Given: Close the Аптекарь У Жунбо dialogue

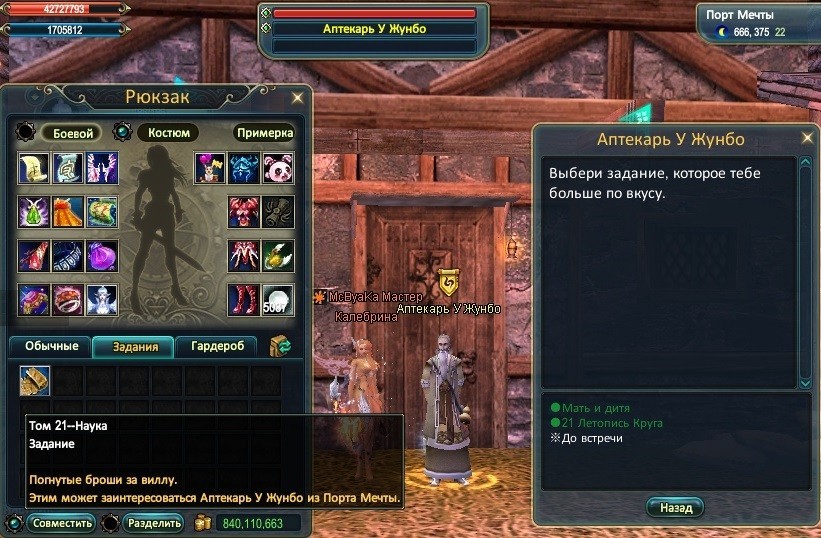Looking at the screenshot, I should (x=807, y=138).
